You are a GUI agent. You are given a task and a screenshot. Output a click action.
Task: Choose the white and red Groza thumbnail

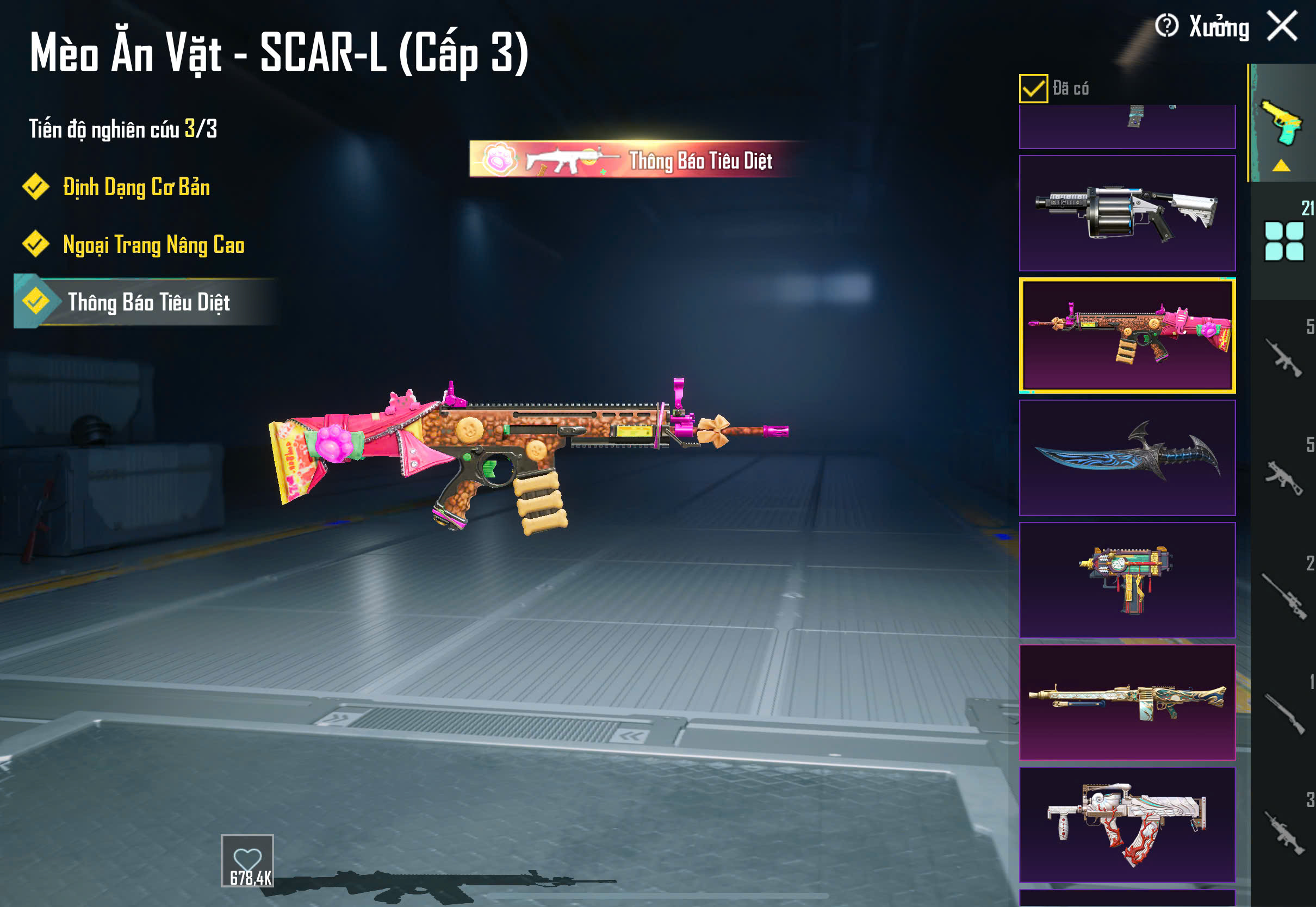1127,824
